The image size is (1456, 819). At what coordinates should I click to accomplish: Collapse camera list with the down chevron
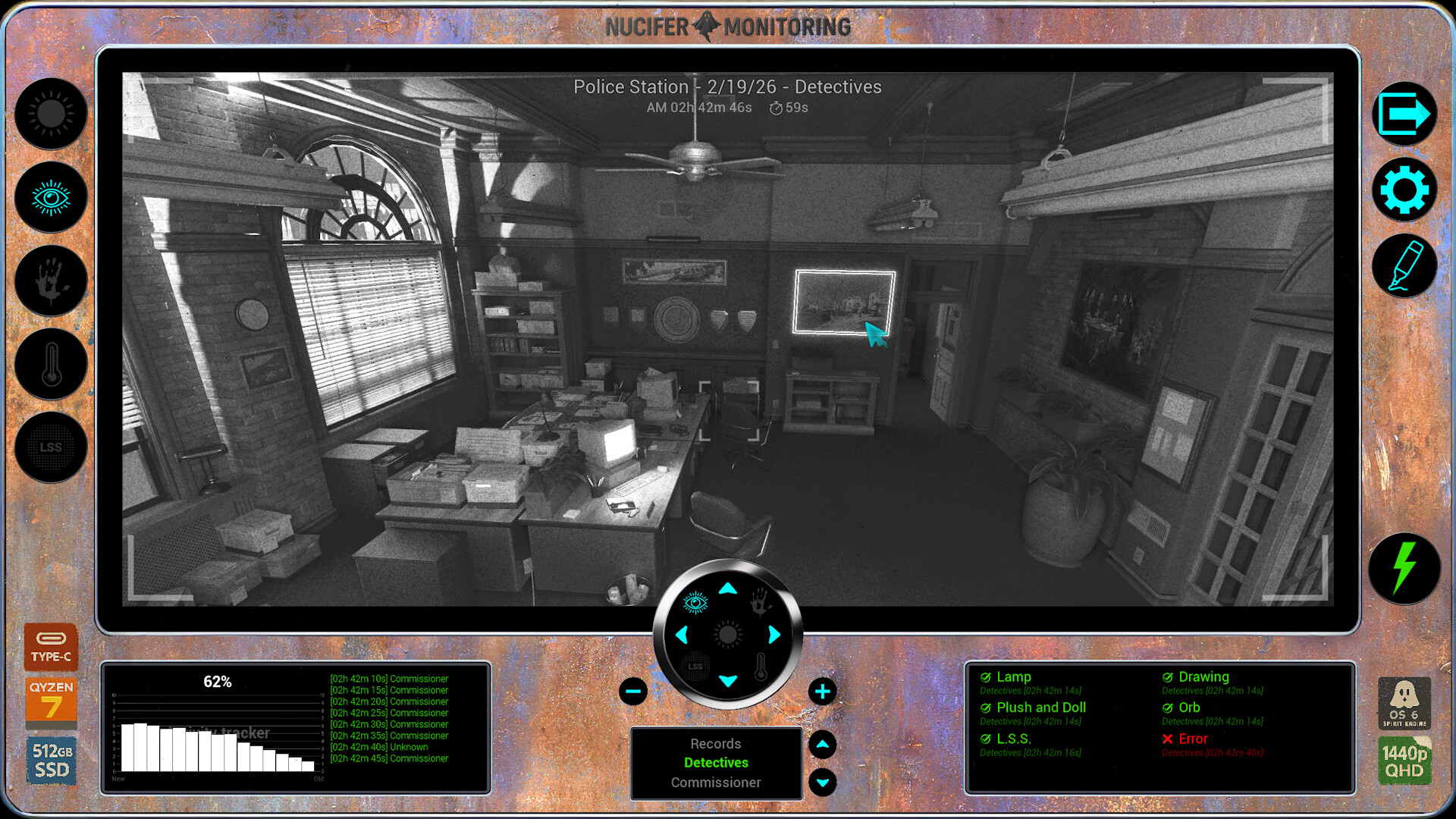823,782
